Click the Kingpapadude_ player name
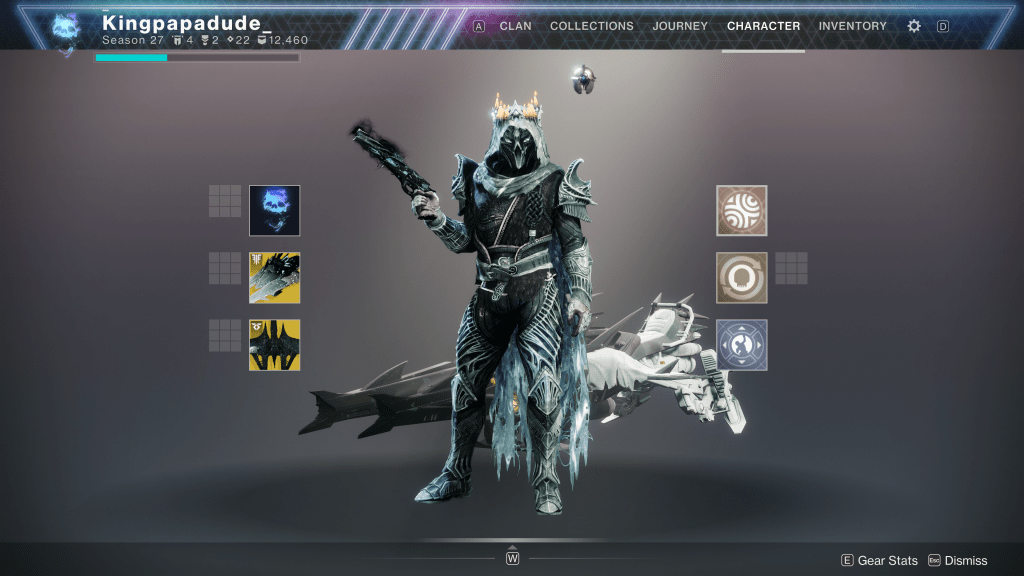 coord(181,22)
